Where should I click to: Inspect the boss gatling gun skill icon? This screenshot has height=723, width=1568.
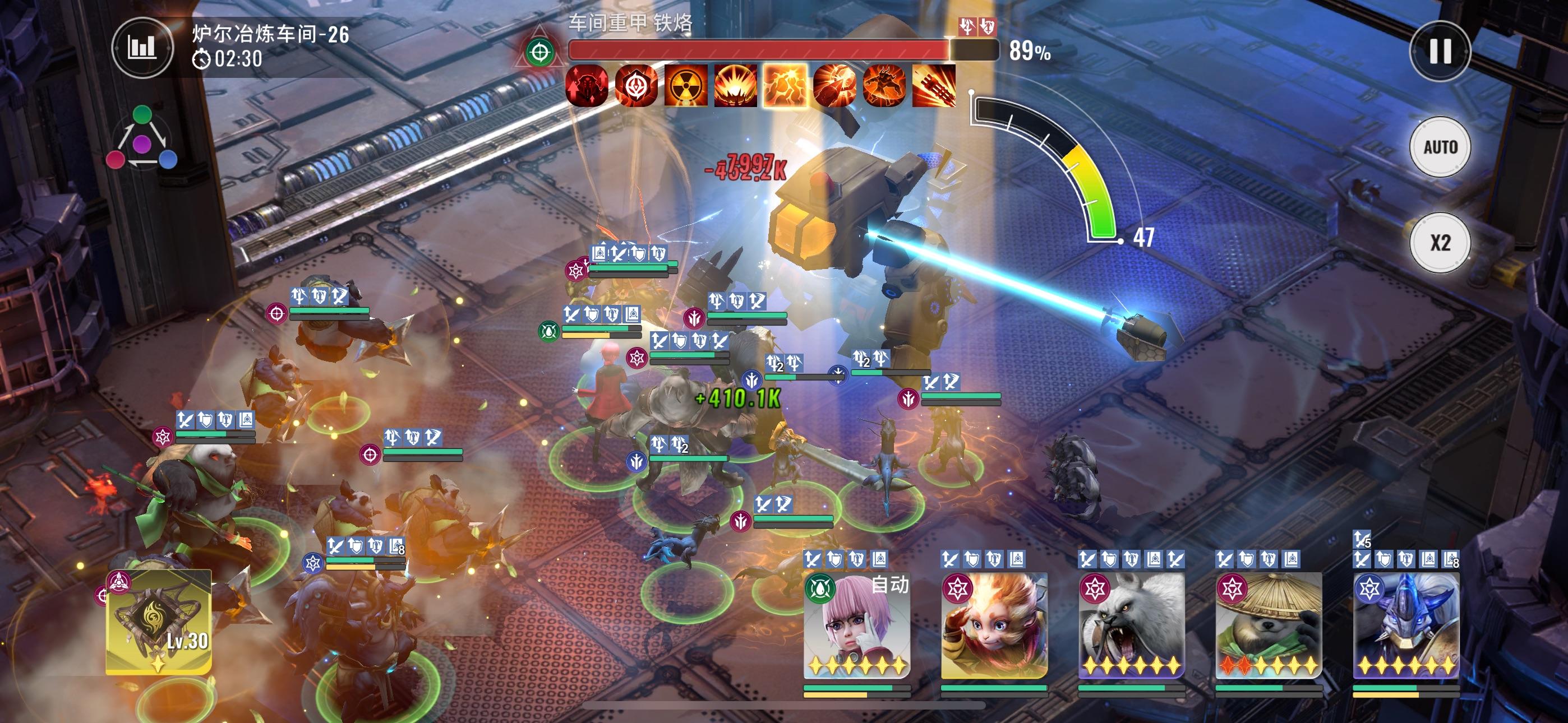pos(934,86)
